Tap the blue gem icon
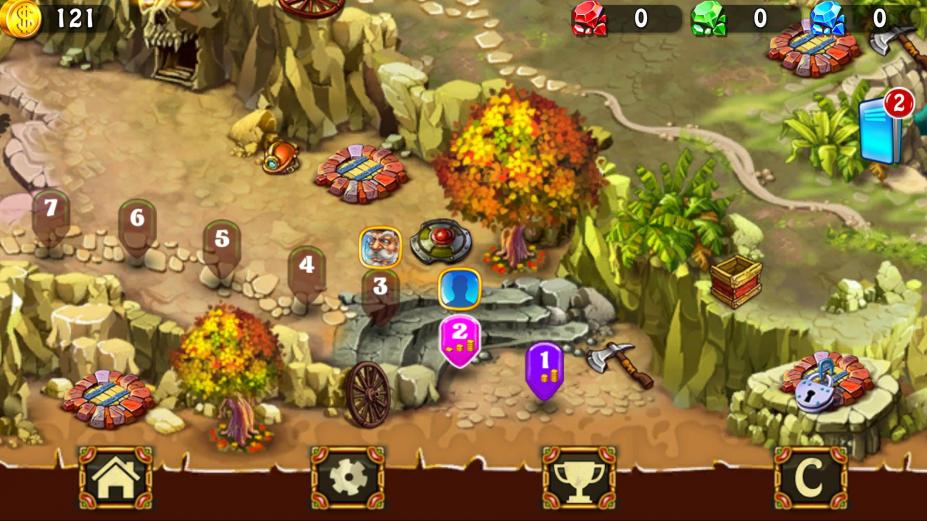The image size is (927, 521). point(827,18)
